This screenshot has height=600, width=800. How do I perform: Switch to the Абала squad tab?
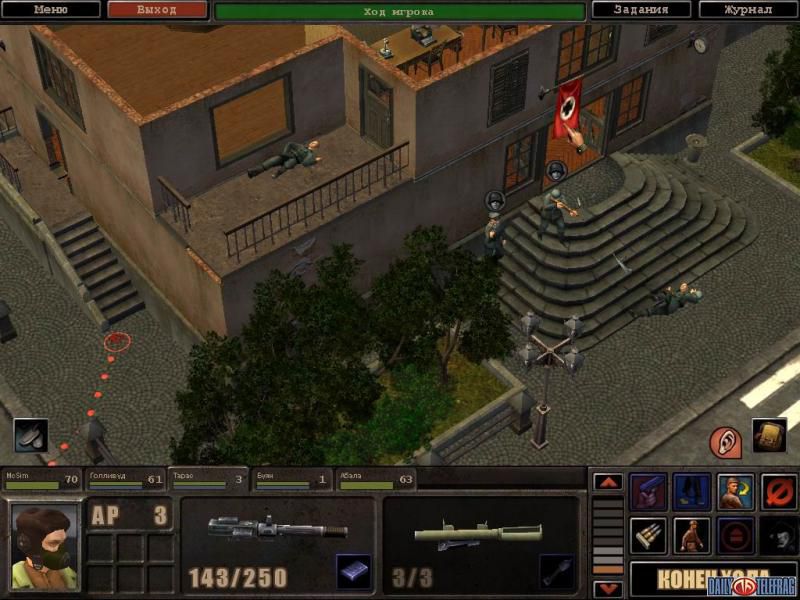(x=375, y=481)
